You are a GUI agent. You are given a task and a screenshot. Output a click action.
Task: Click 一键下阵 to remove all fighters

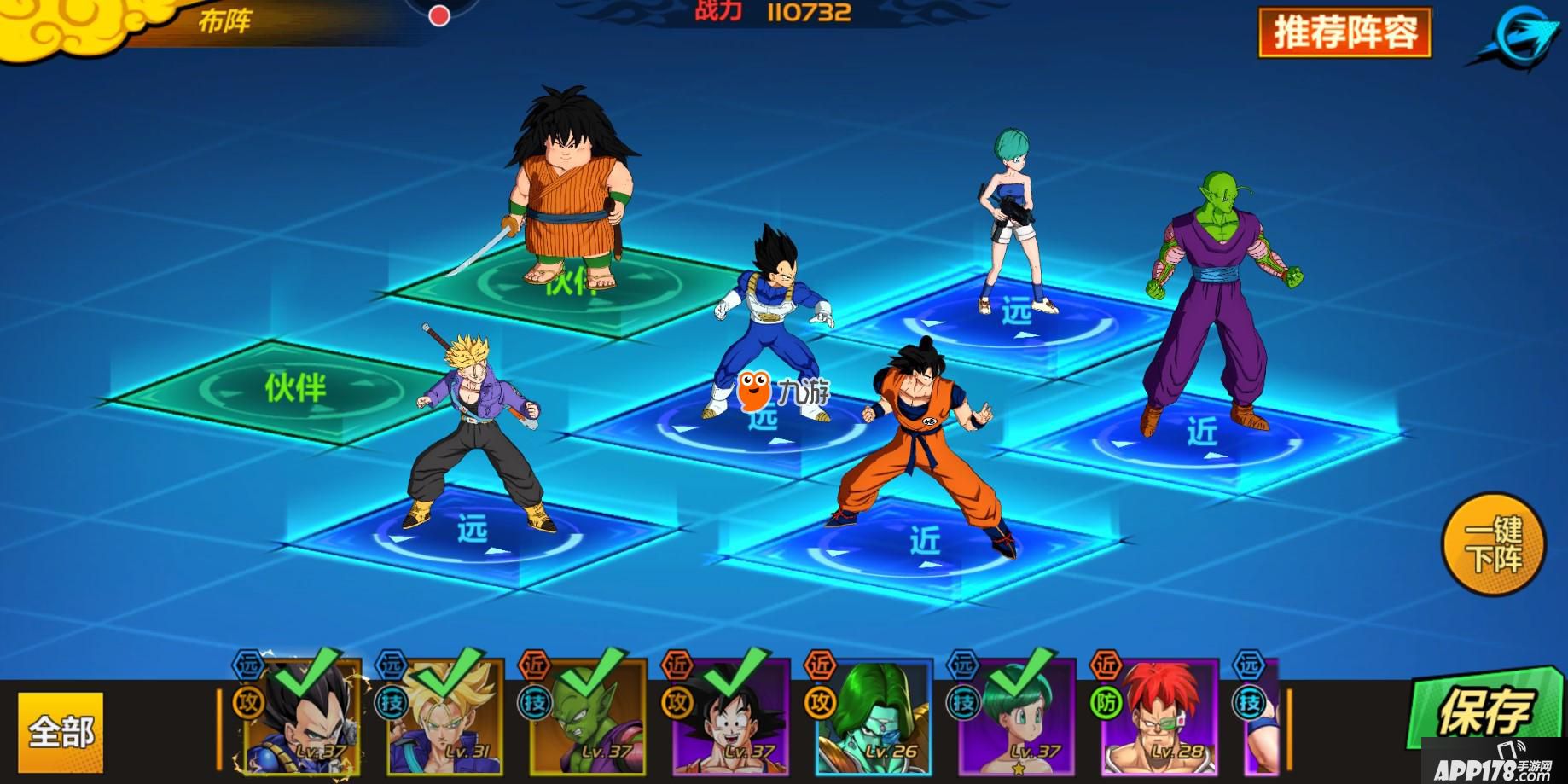click(1493, 545)
